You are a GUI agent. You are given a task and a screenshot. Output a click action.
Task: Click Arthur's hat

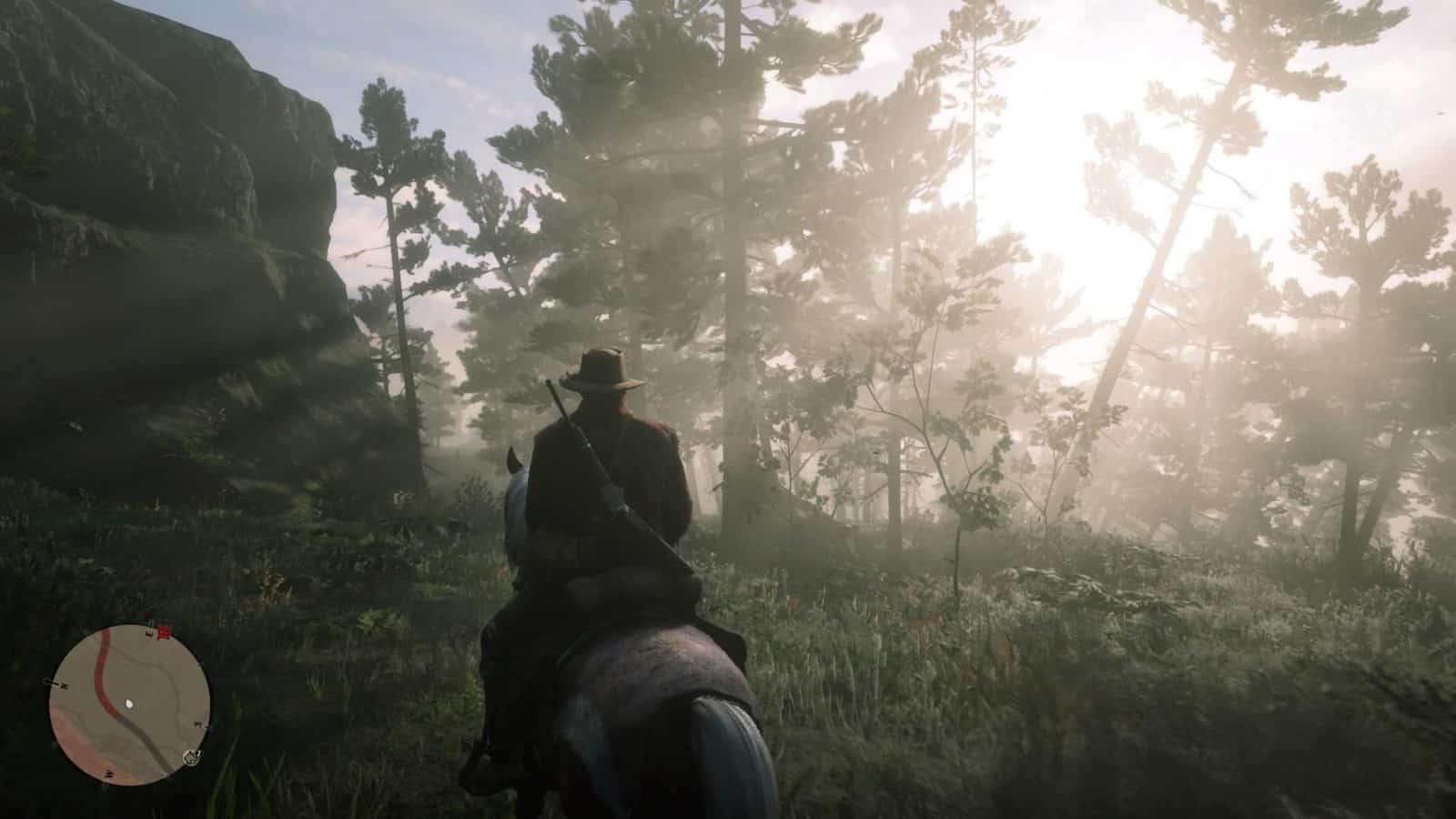[x=601, y=368]
